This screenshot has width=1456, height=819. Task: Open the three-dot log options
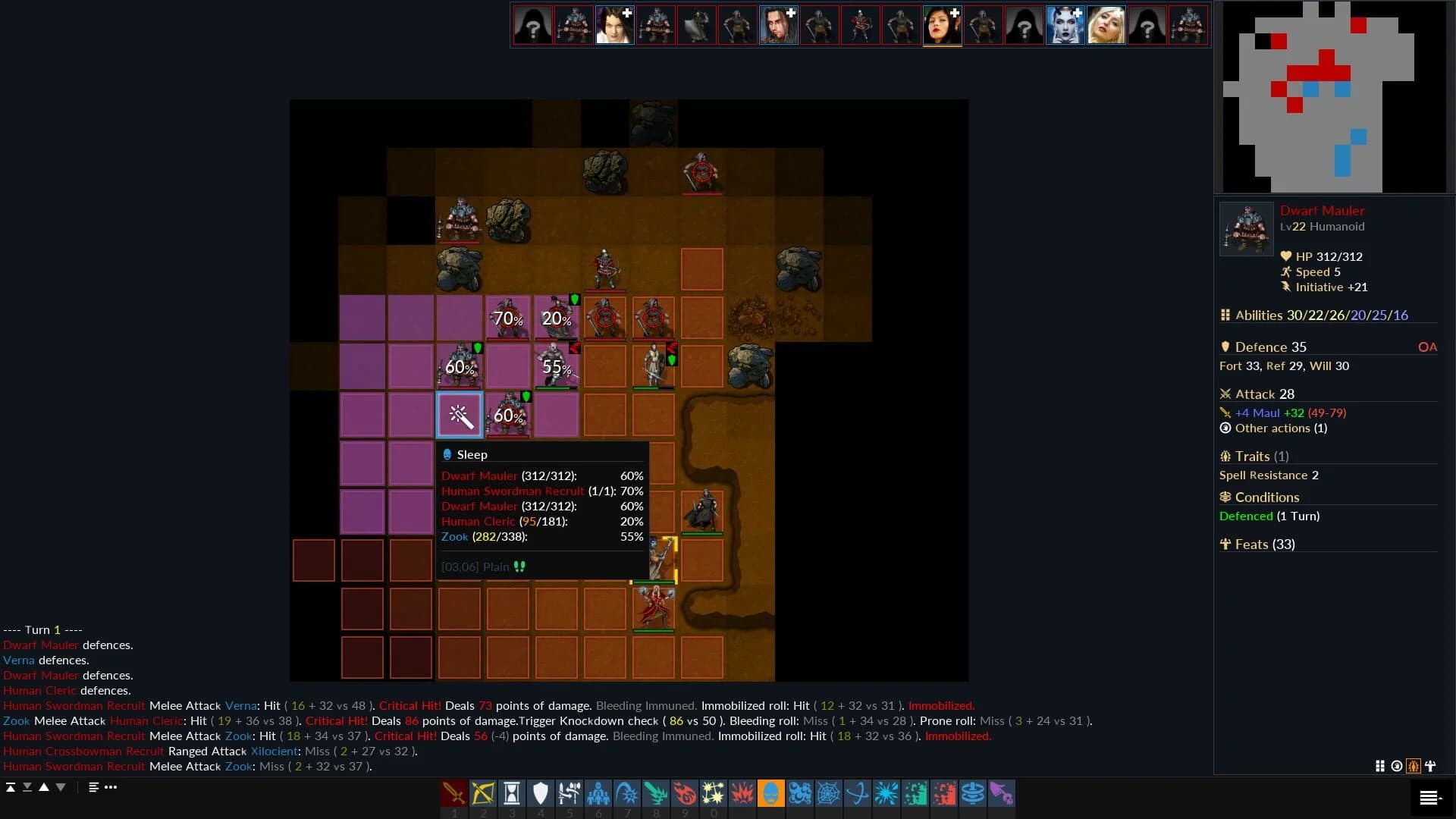(111, 787)
